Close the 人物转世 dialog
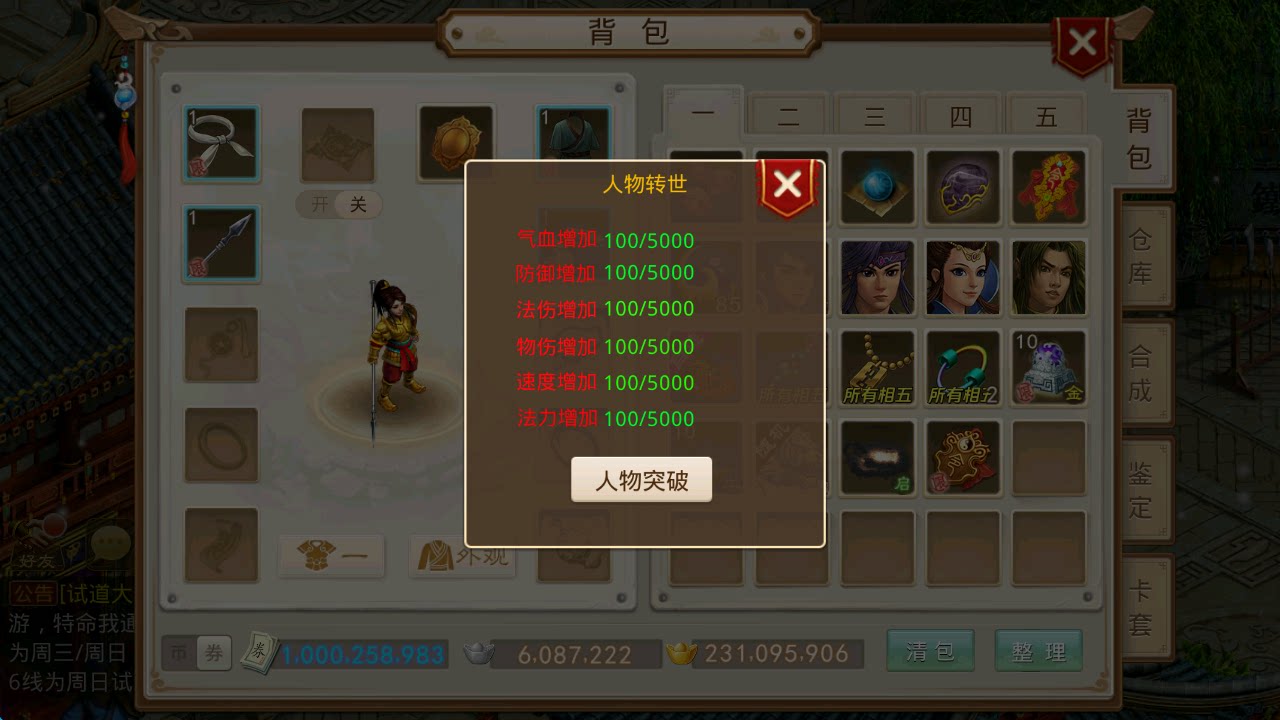 point(788,182)
